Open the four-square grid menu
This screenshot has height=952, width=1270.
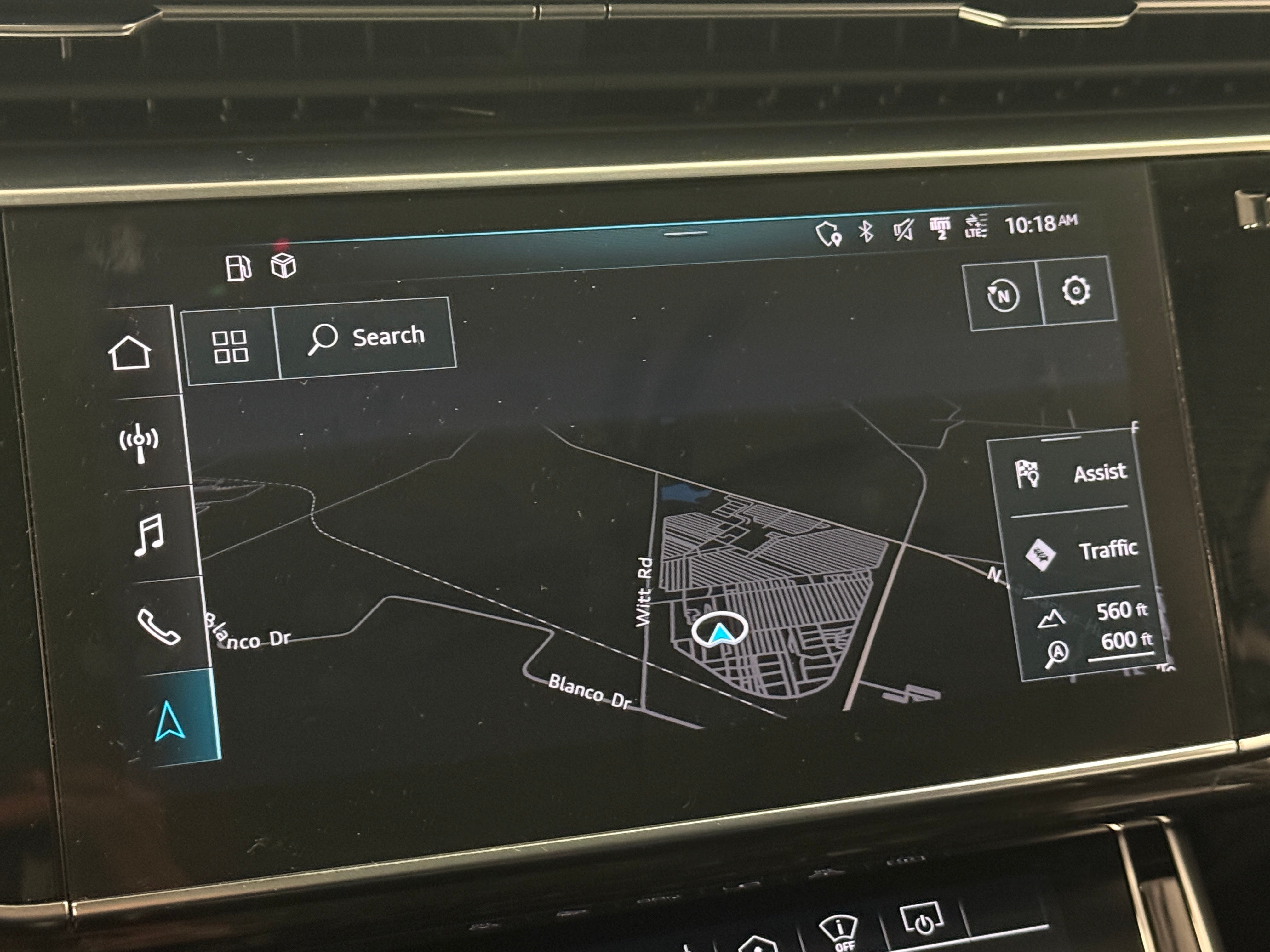tap(230, 347)
